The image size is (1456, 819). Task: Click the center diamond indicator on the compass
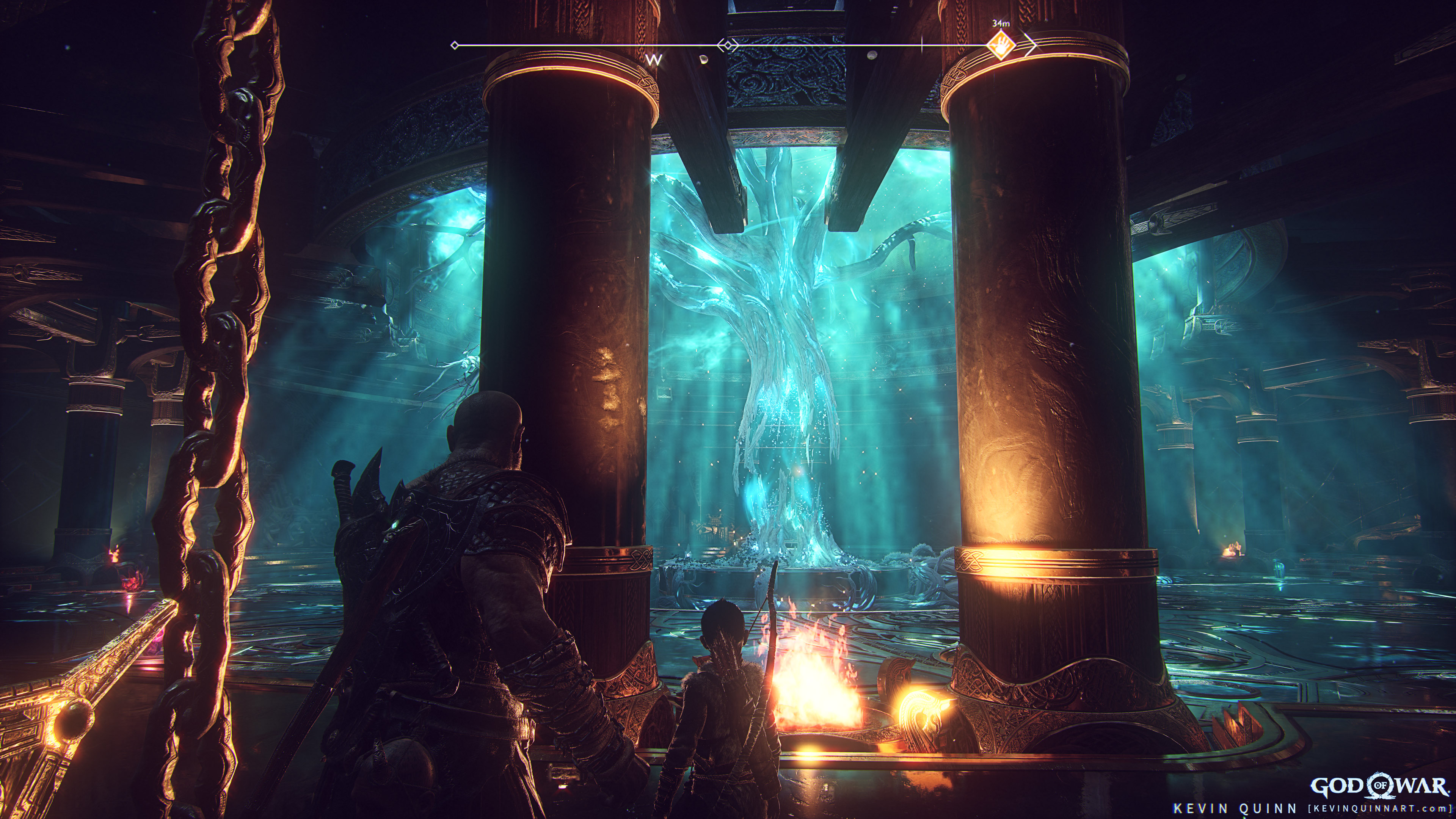[728, 45]
